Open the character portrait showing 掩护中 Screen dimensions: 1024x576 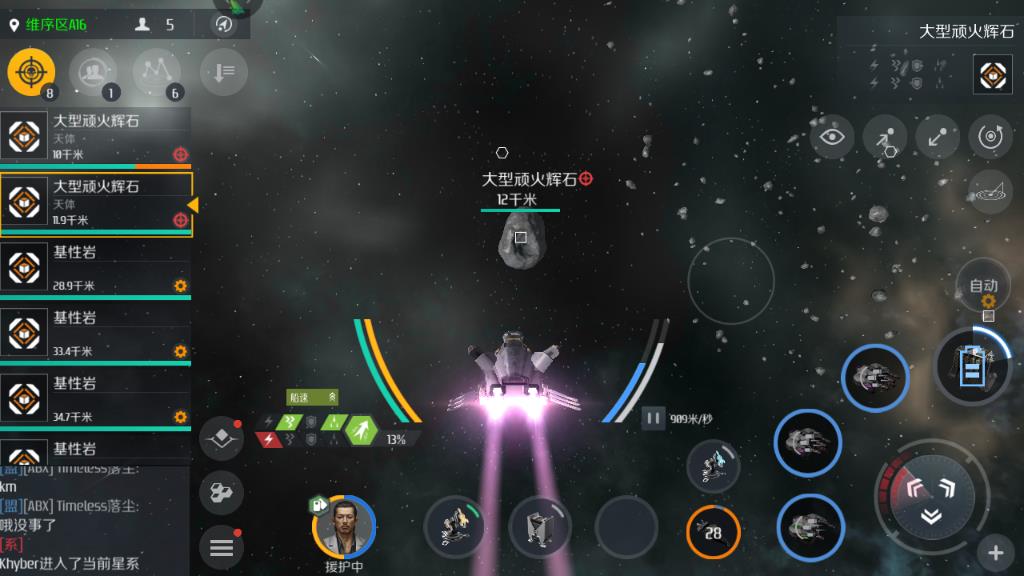coord(344,526)
